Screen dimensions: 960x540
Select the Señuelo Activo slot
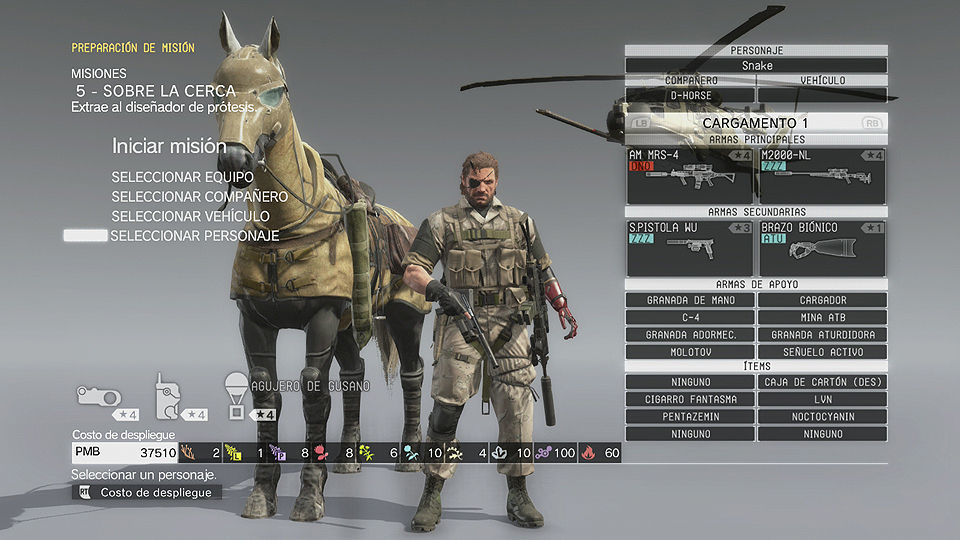point(822,352)
